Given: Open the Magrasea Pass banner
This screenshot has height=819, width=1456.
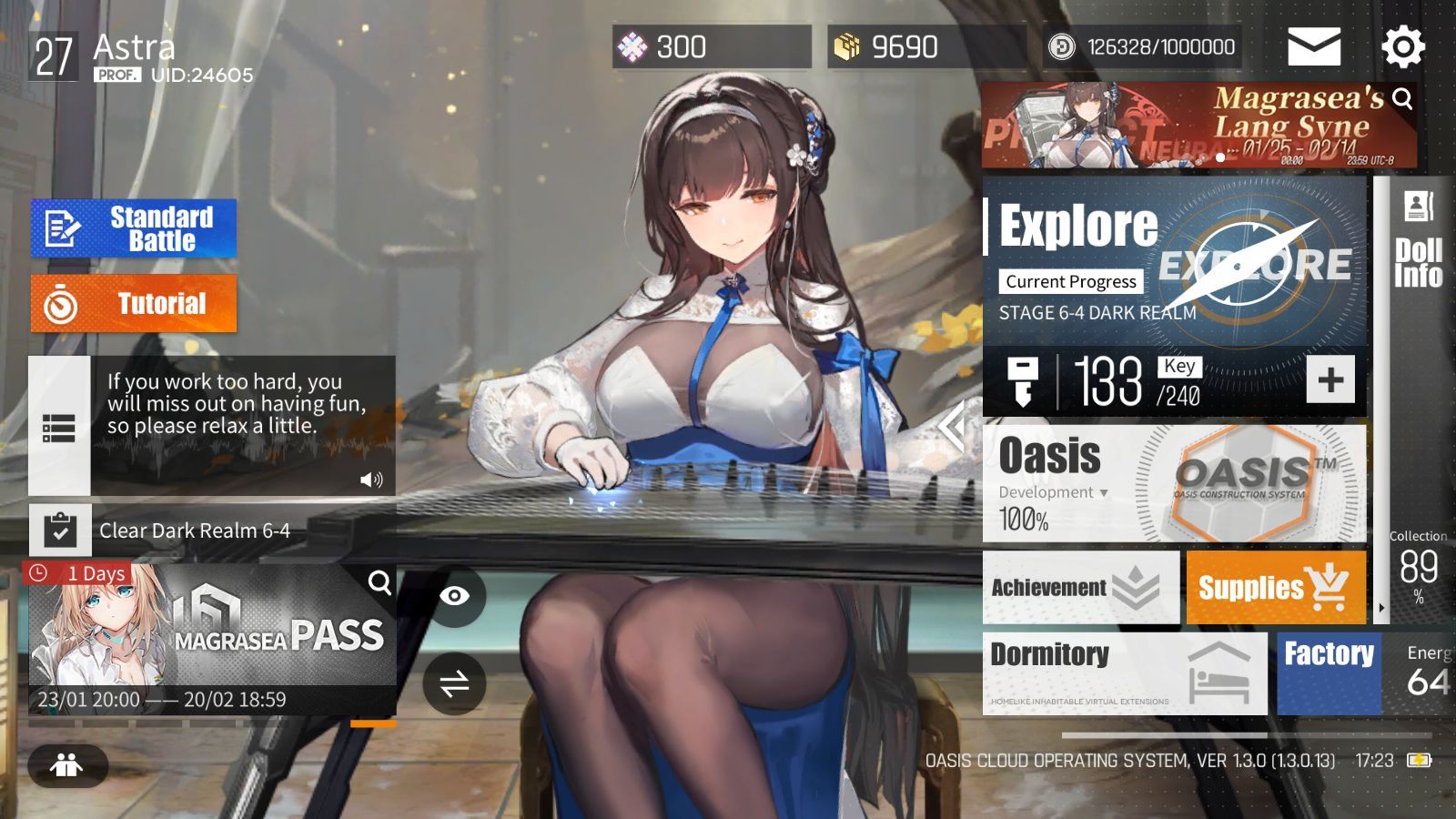Looking at the screenshot, I should pos(212,637).
